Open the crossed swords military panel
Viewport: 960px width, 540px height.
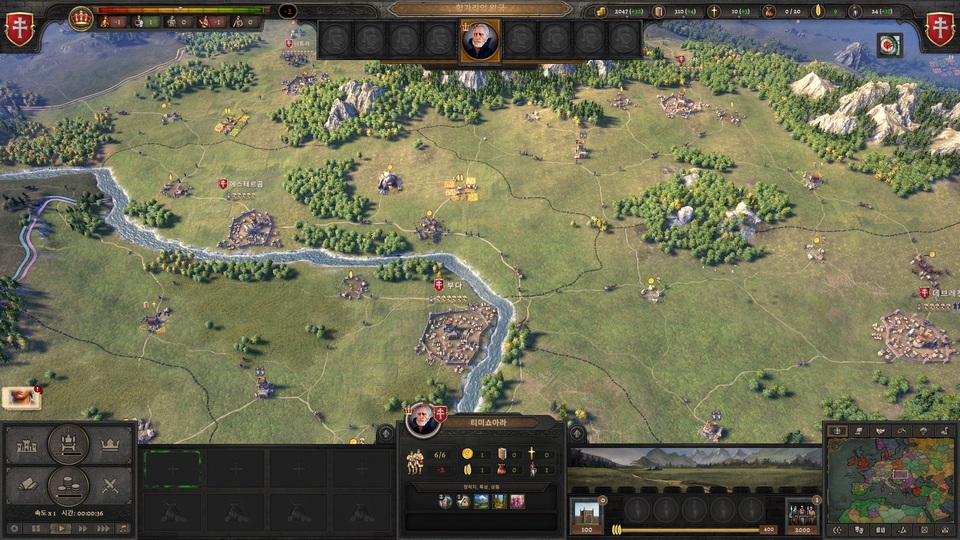click(x=112, y=488)
